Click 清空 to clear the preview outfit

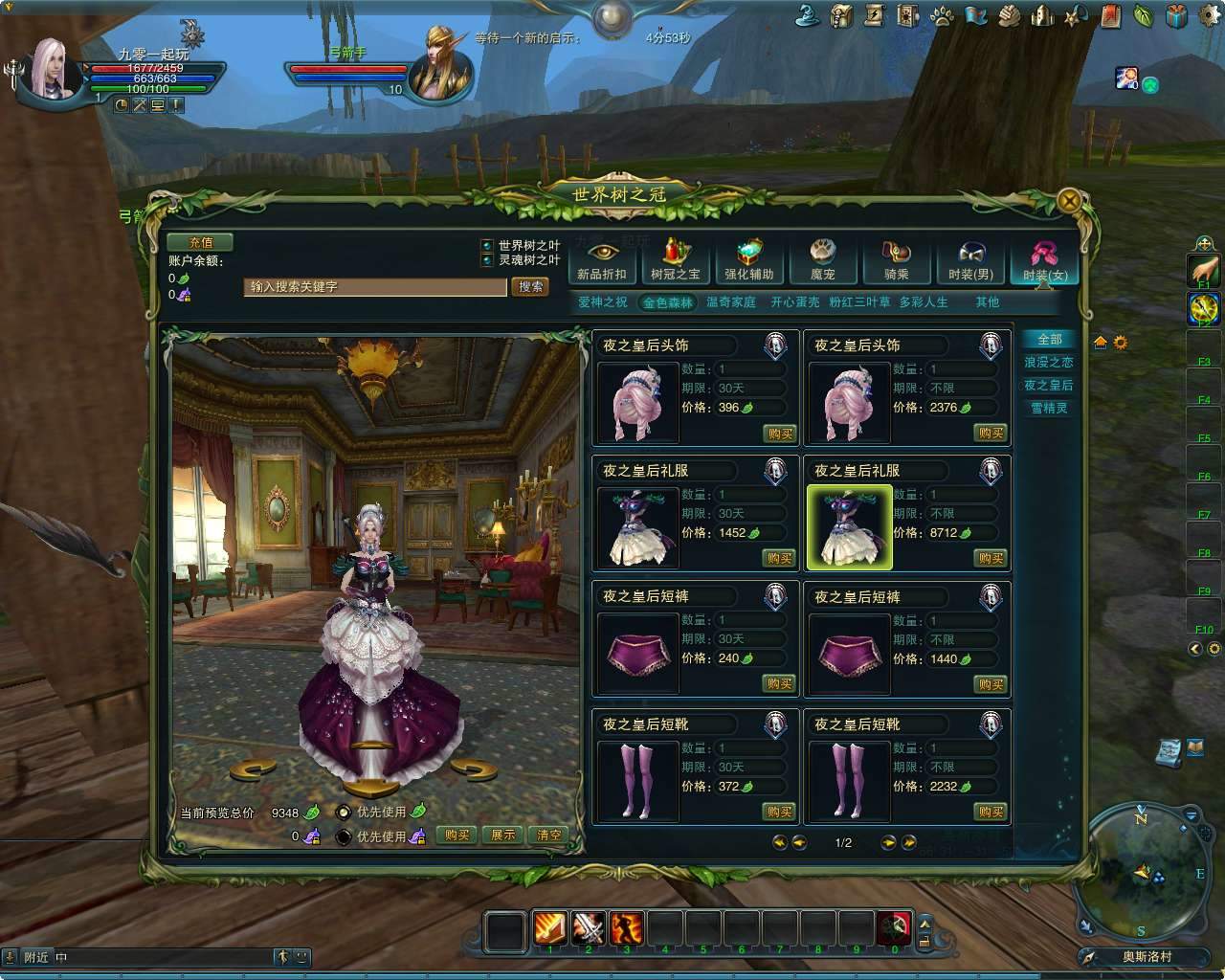point(546,835)
